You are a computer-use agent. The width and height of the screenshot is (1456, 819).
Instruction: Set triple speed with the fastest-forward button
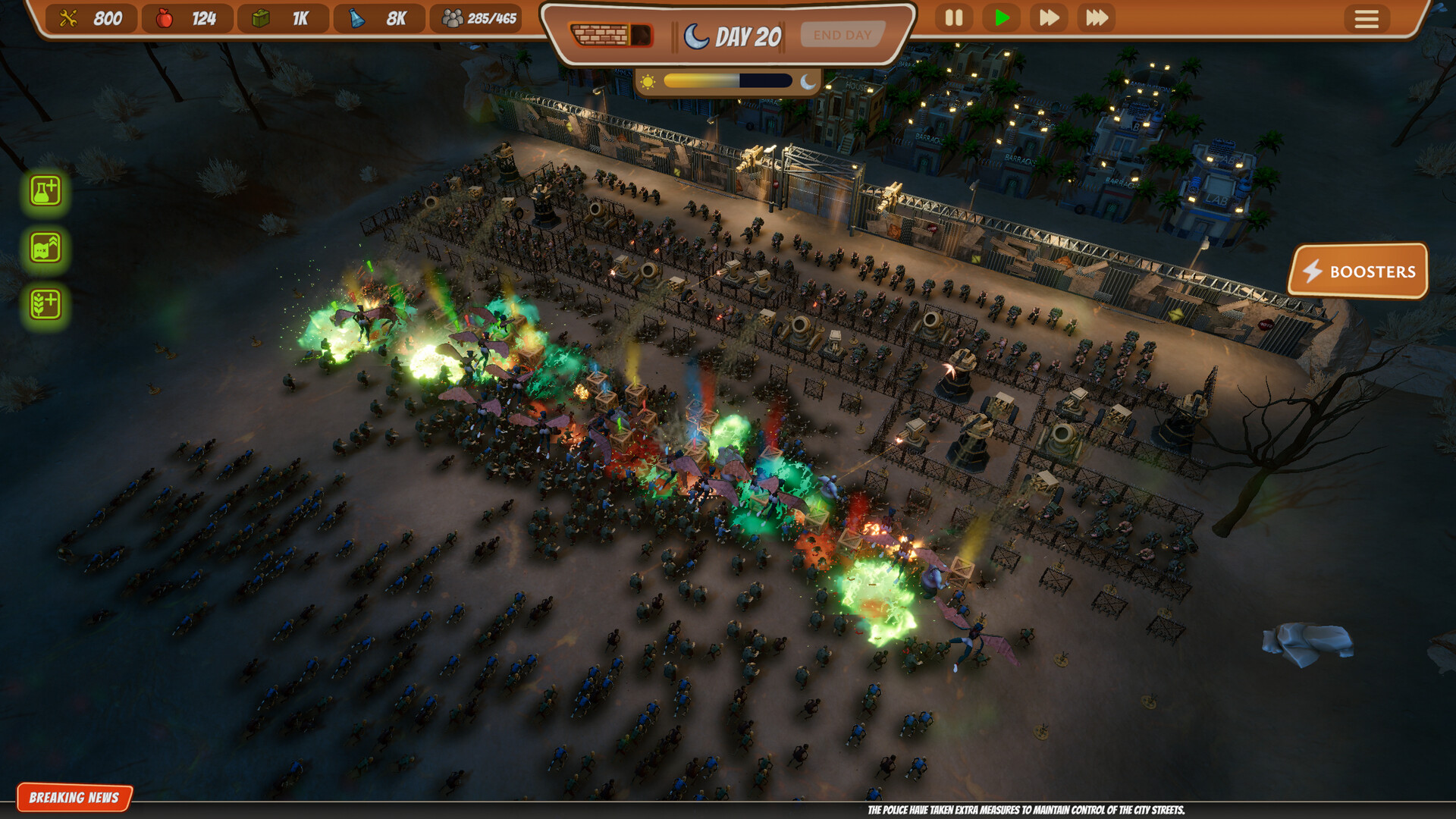point(1097,17)
